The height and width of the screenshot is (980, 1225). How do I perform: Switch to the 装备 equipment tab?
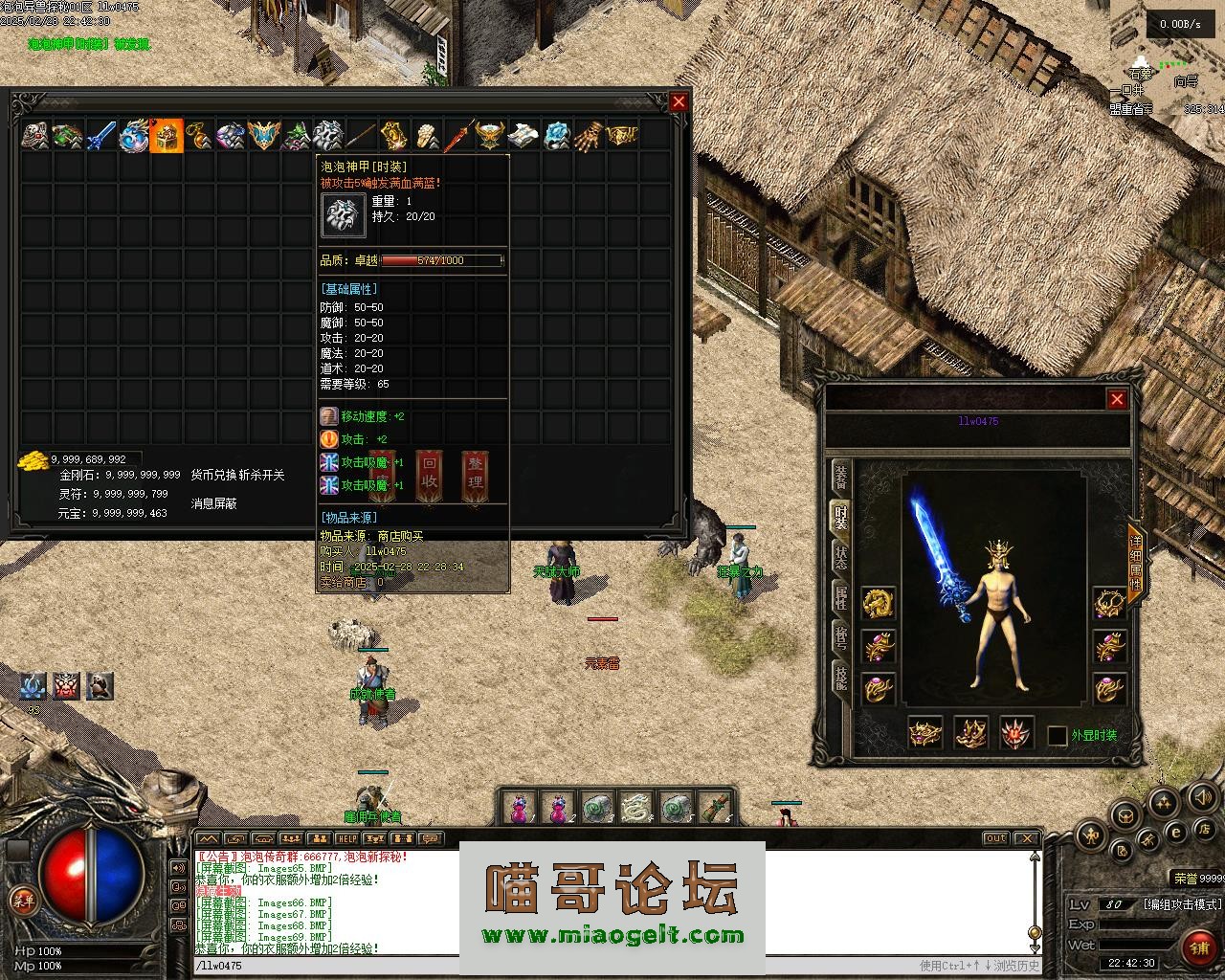(x=840, y=477)
